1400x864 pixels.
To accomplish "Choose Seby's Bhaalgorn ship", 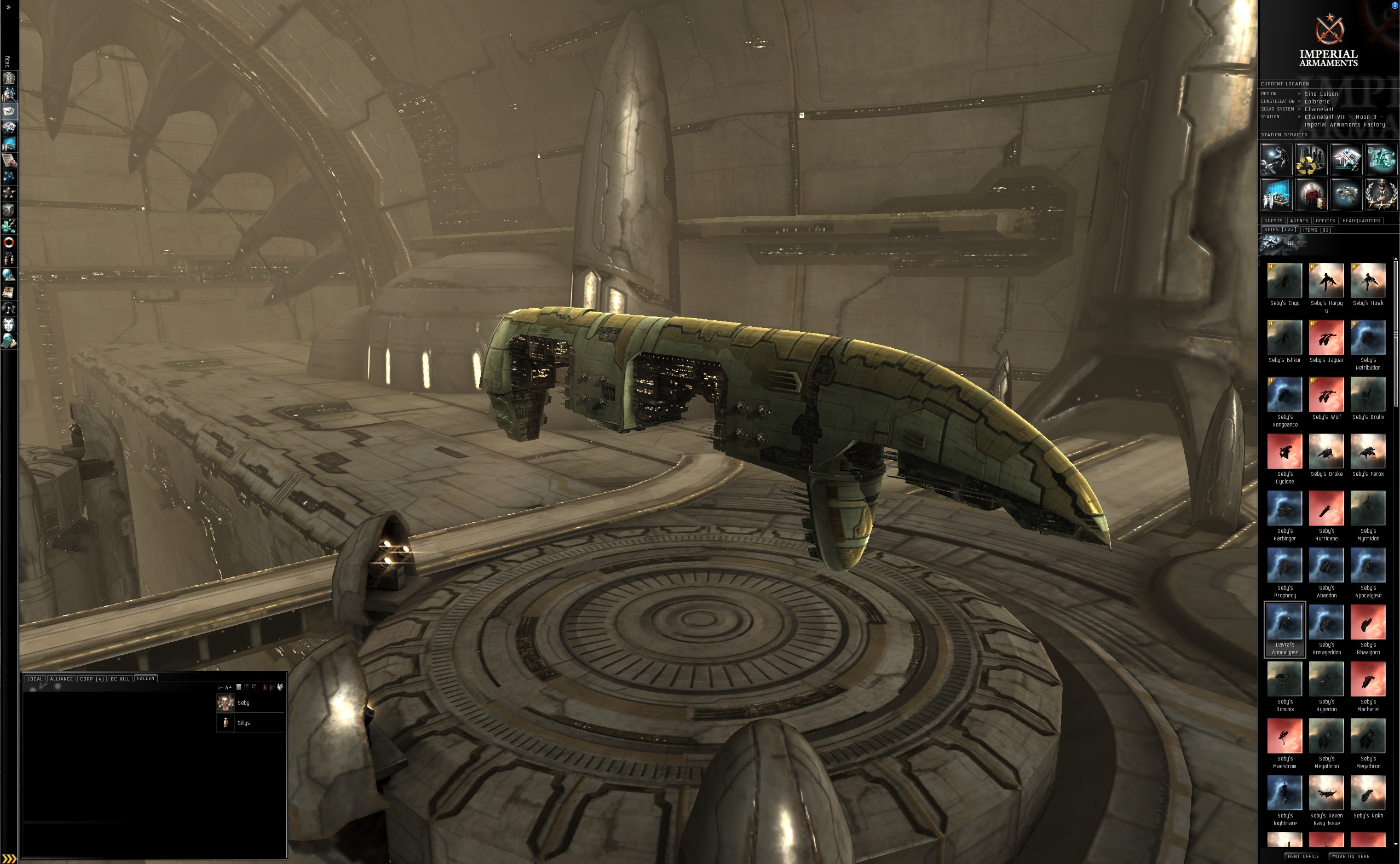I will [1368, 623].
